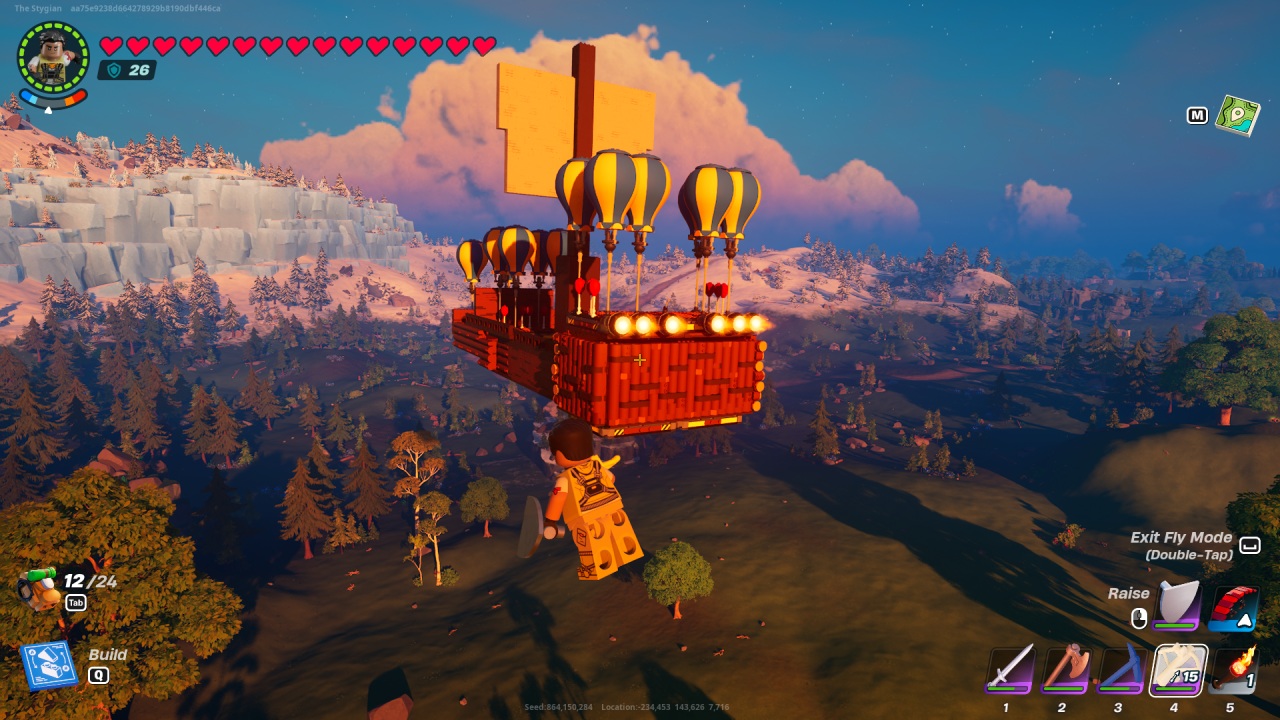The height and width of the screenshot is (720, 1280).
Task: Select the blue pickaxe in slot 3
Action: coord(1119,672)
